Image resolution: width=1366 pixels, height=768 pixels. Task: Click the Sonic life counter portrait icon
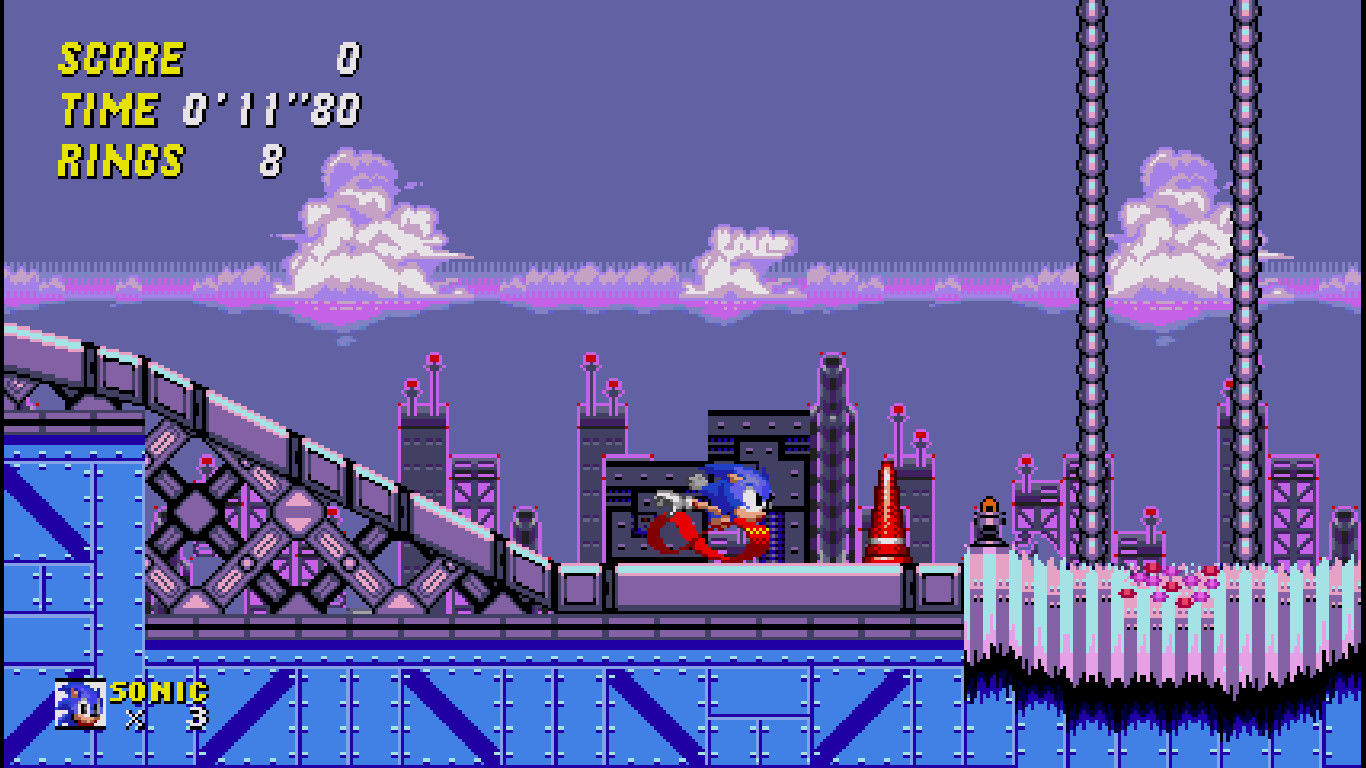tap(79, 703)
